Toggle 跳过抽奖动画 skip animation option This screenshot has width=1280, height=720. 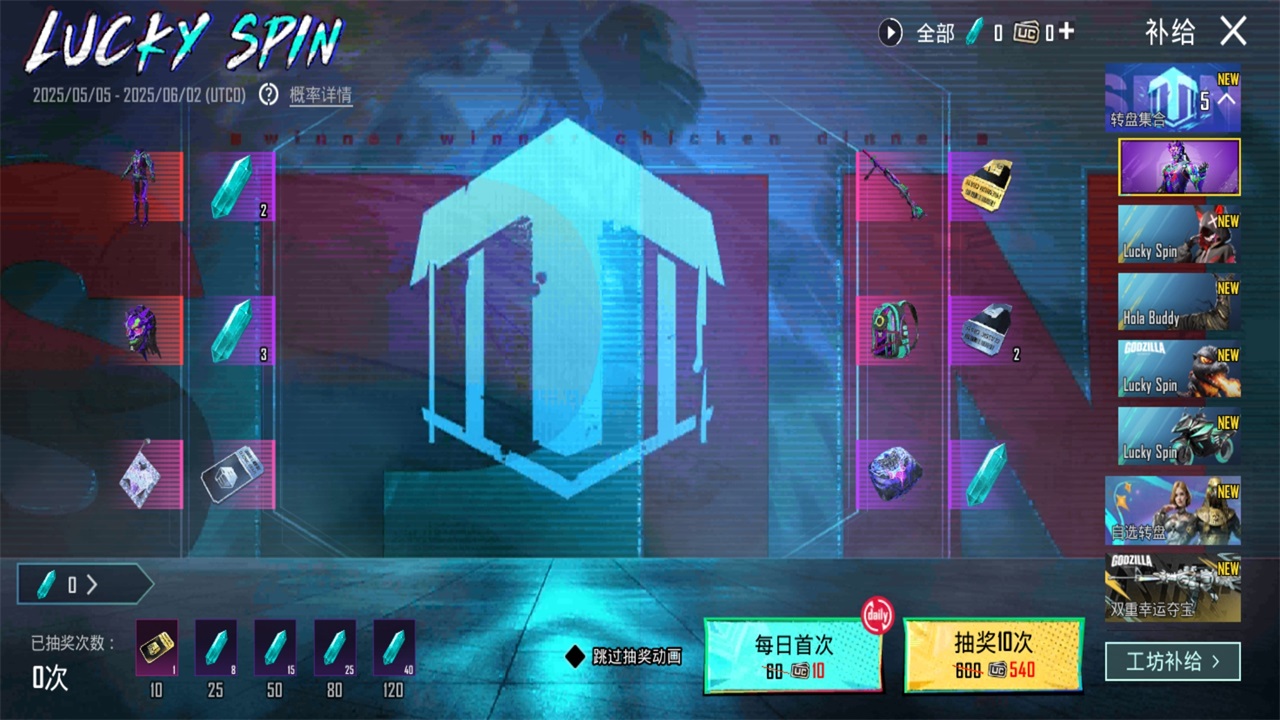(575, 656)
